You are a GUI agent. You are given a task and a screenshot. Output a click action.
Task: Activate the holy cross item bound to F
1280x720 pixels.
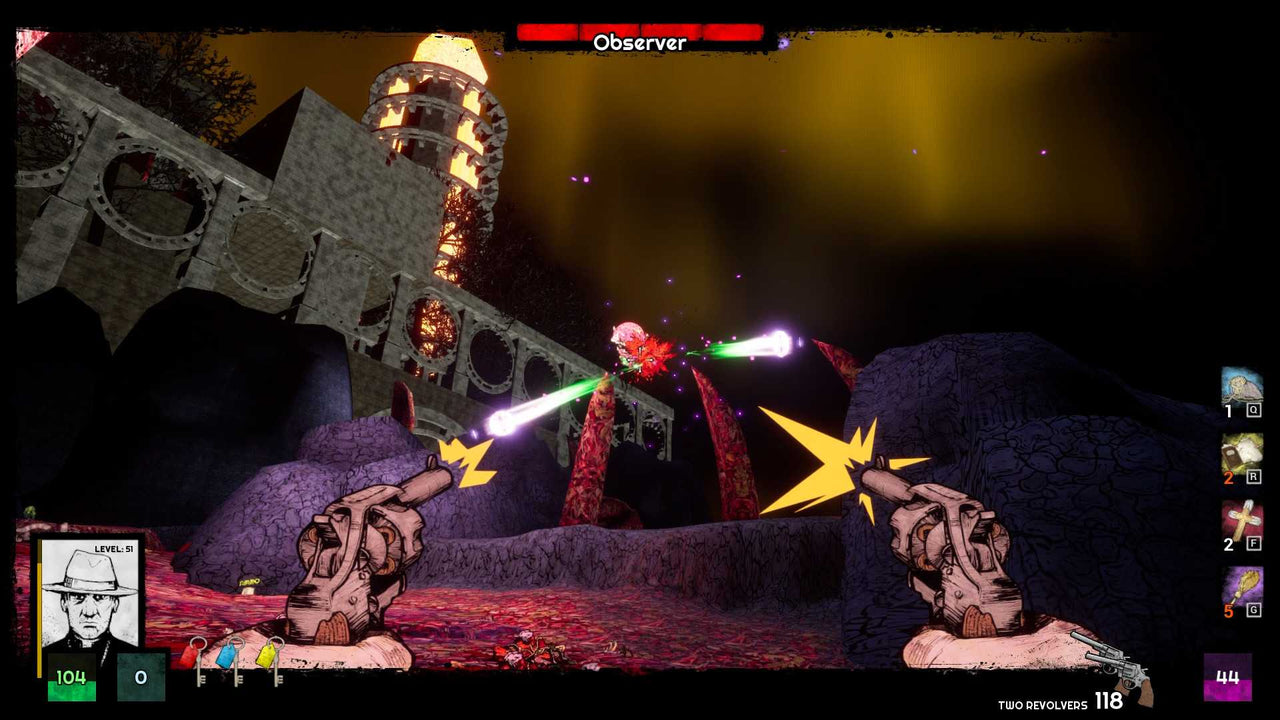click(1242, 518)
